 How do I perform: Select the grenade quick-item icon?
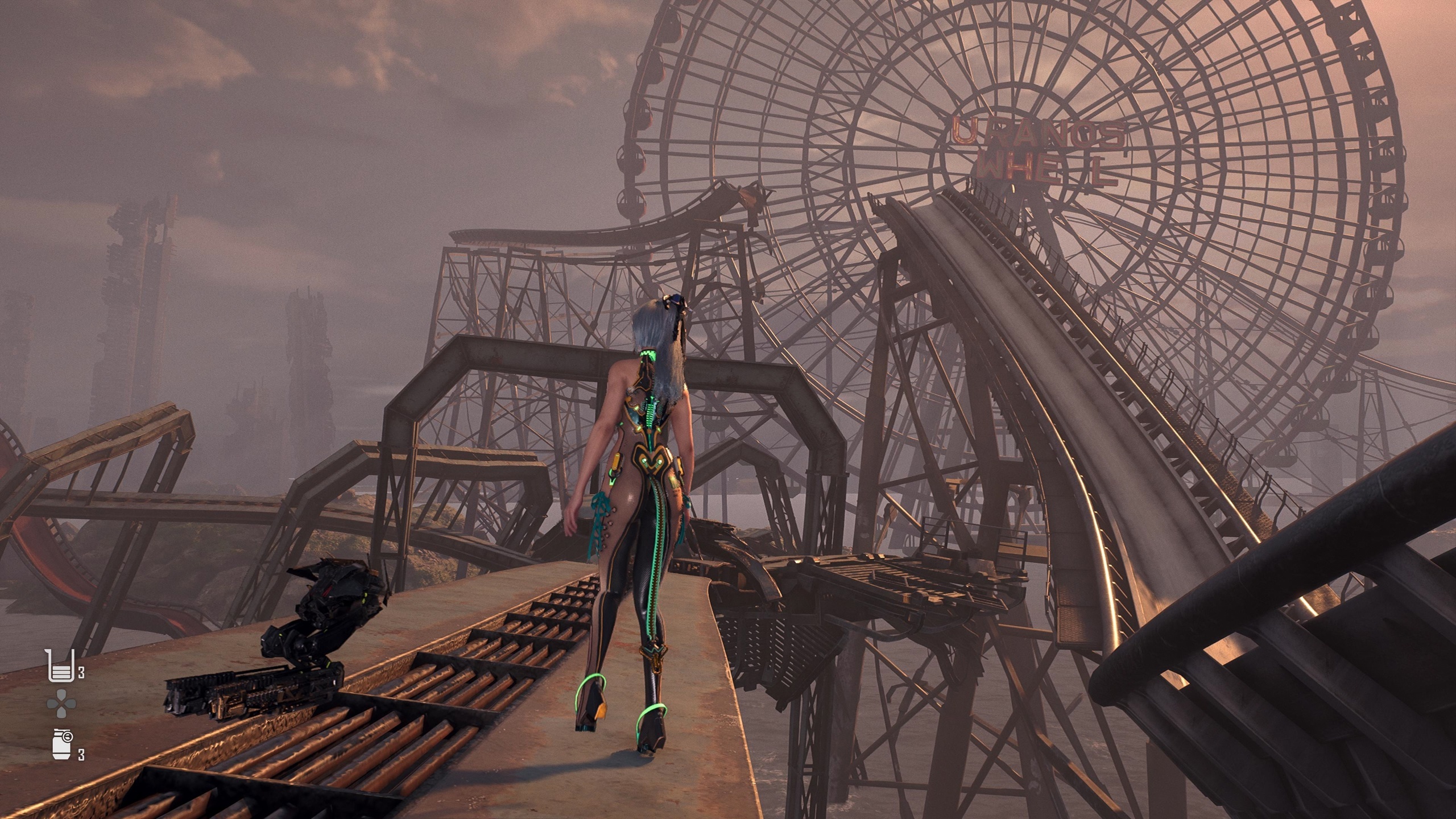60,743
